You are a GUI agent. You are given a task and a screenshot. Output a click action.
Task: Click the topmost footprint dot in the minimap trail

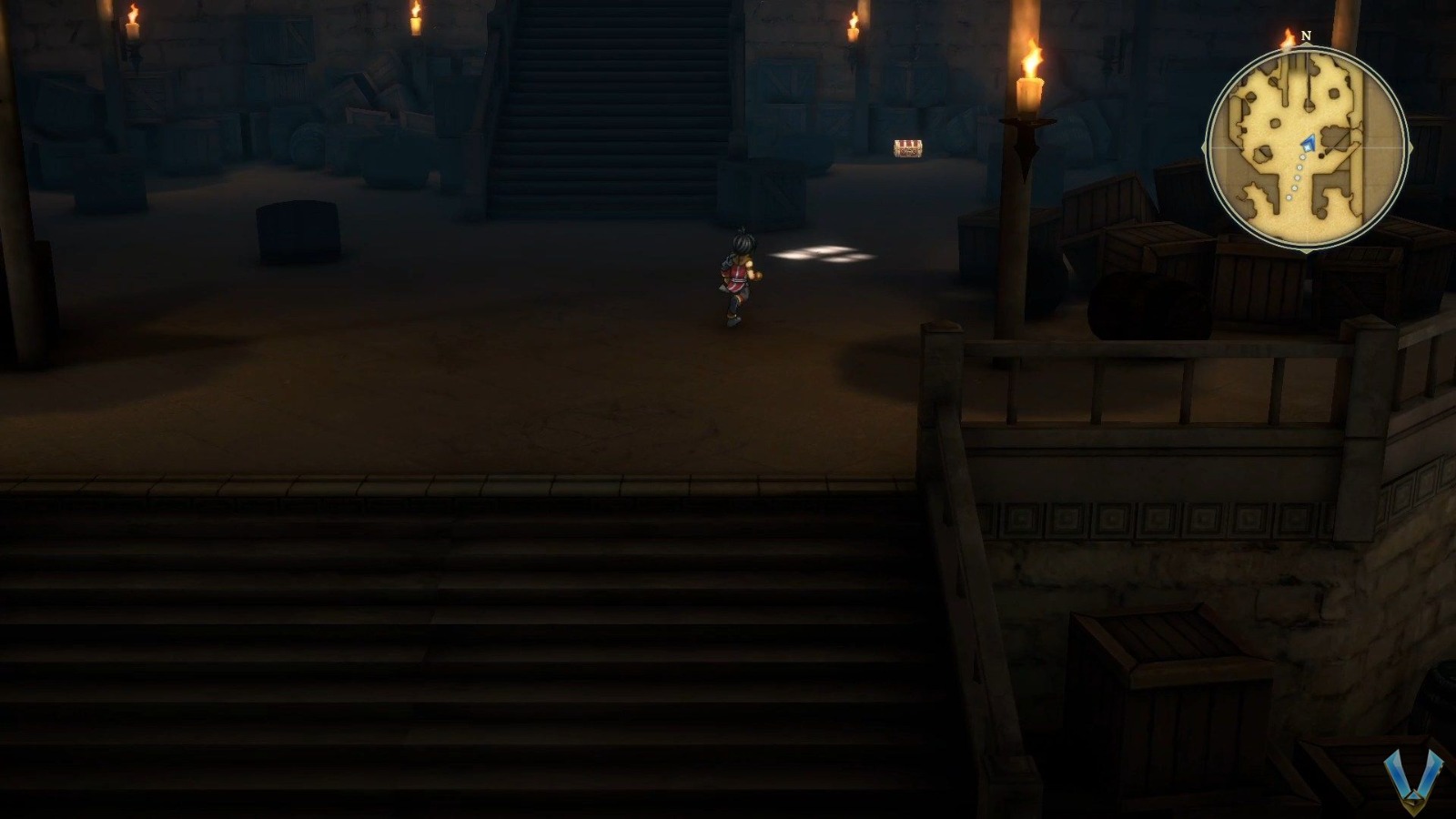click(x=1301, y=157)
